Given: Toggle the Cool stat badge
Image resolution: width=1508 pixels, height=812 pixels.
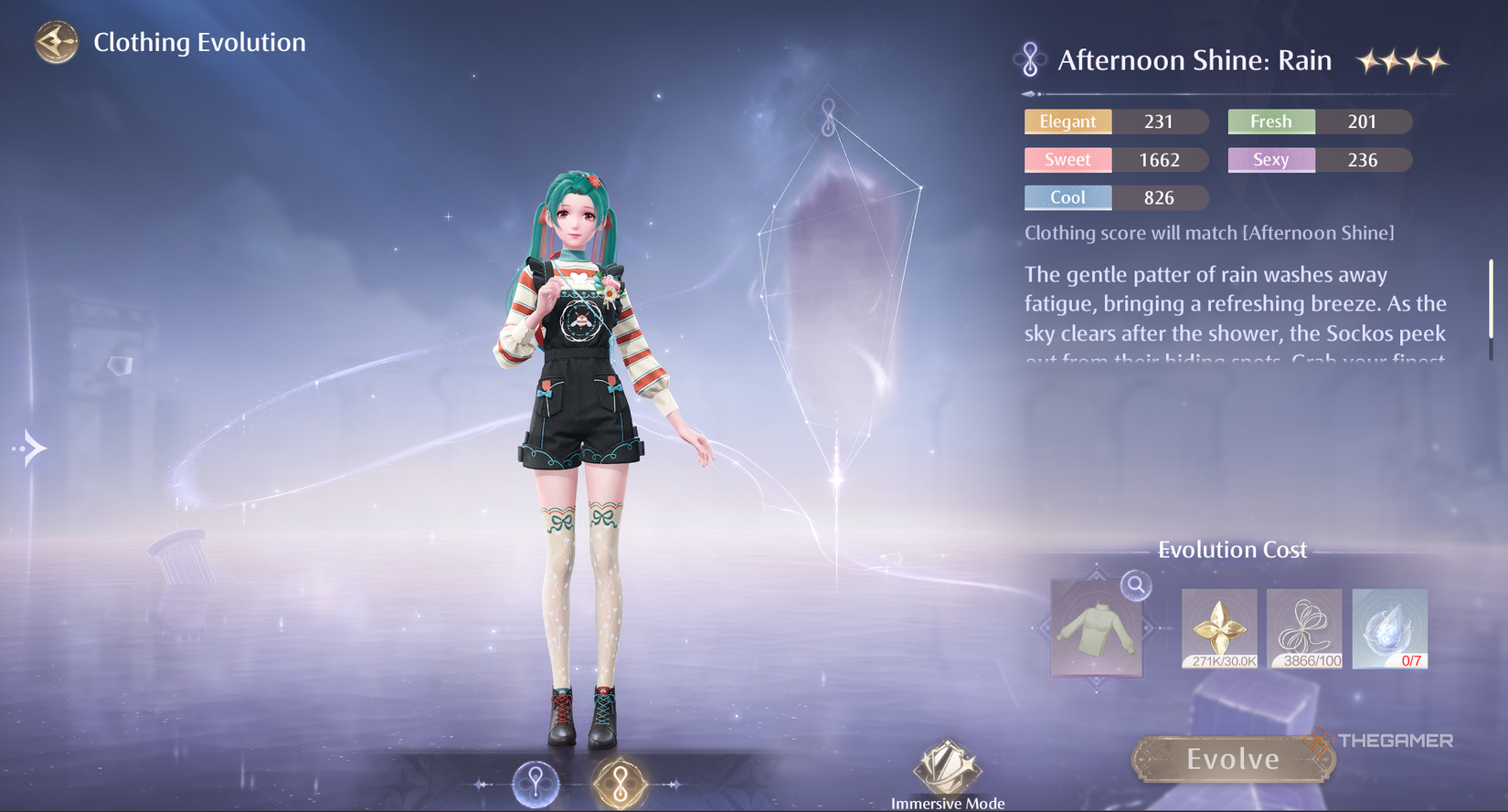Looking at the screenshot, I should pos(1067,197).
